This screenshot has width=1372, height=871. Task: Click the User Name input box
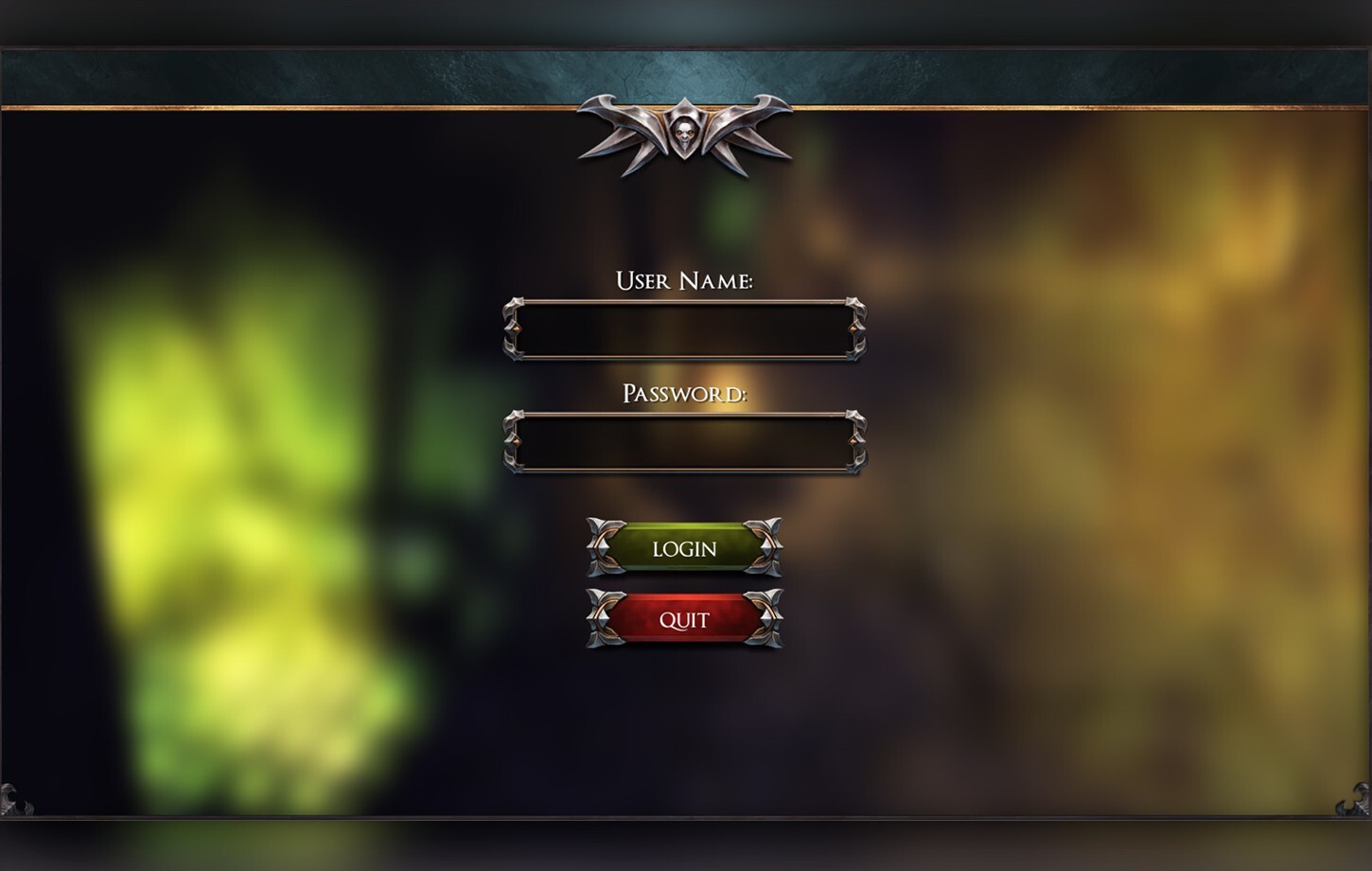coord(686,329)
